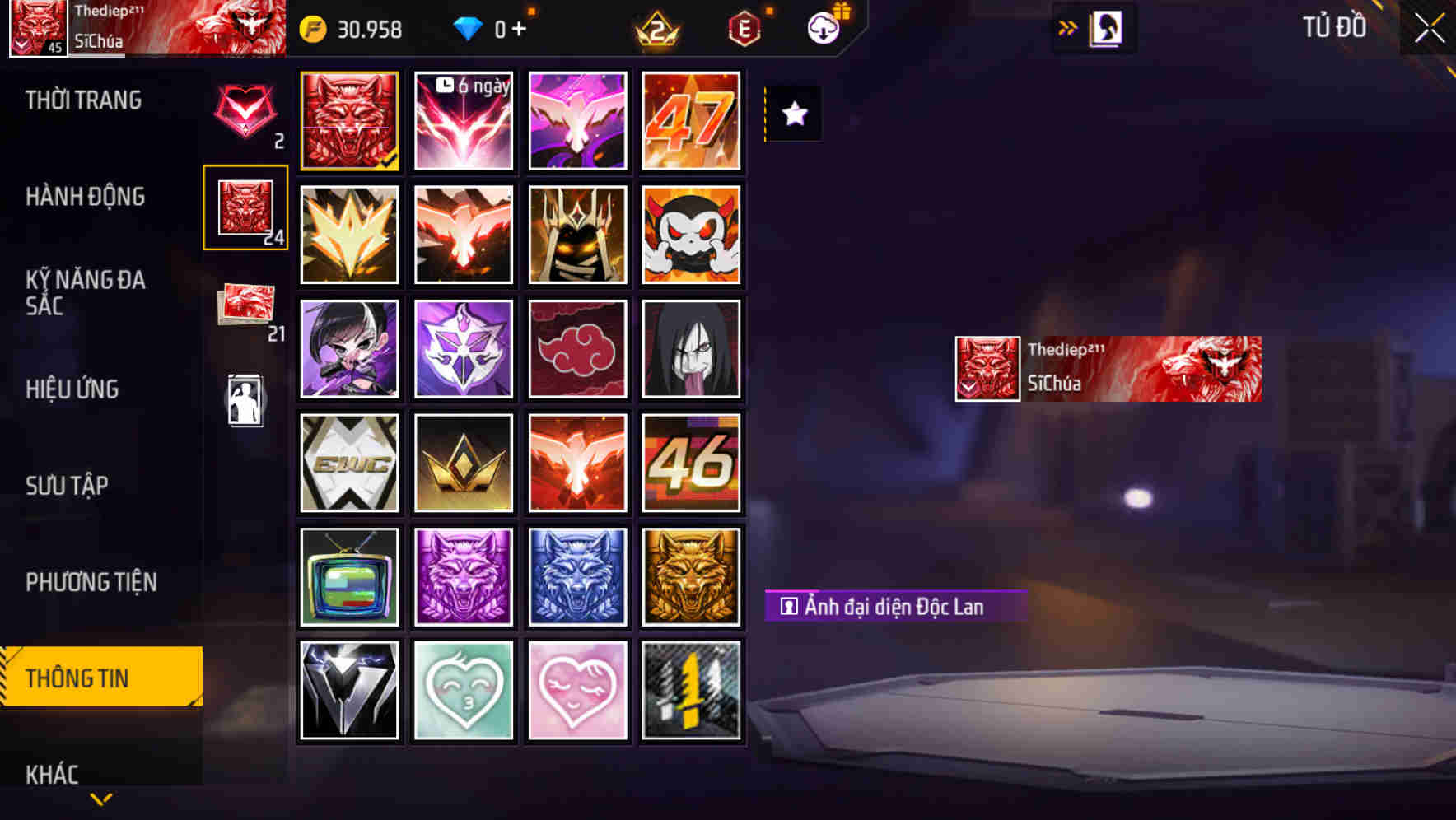
Task: Select the EWC emblem avatar
Action: click(x=349, y=462)
